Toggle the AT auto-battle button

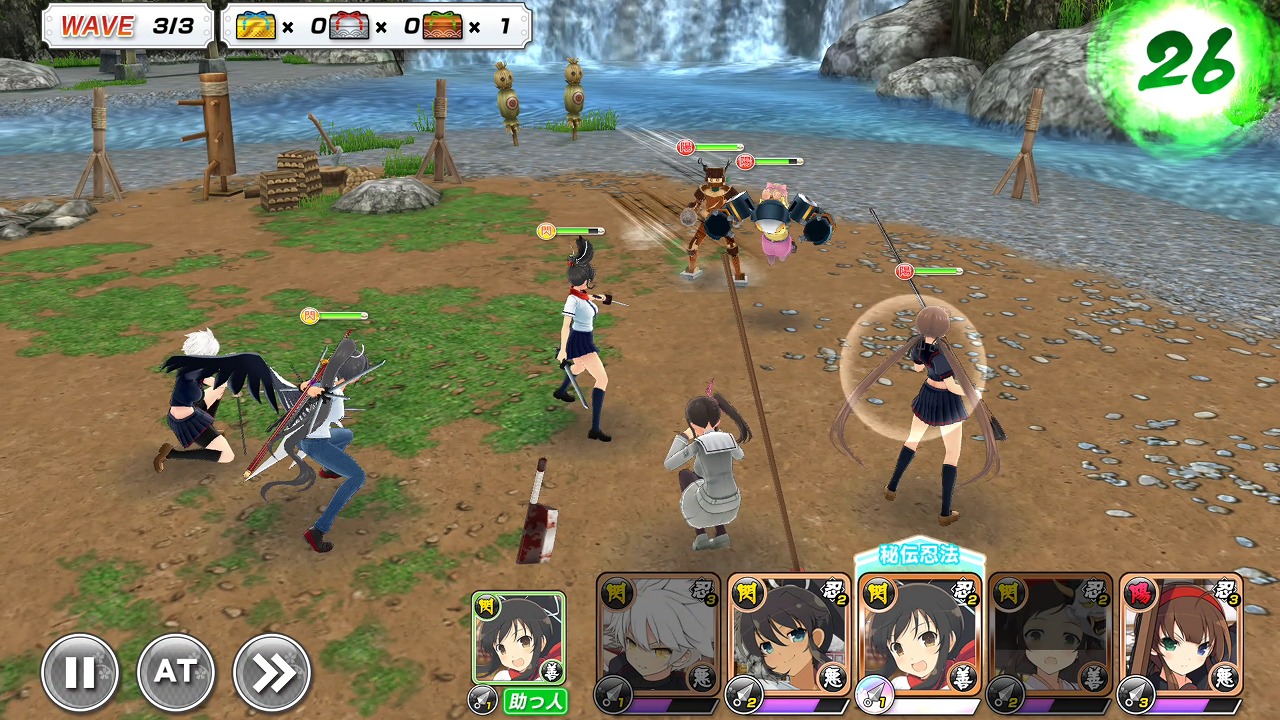(x=176, y=673)
